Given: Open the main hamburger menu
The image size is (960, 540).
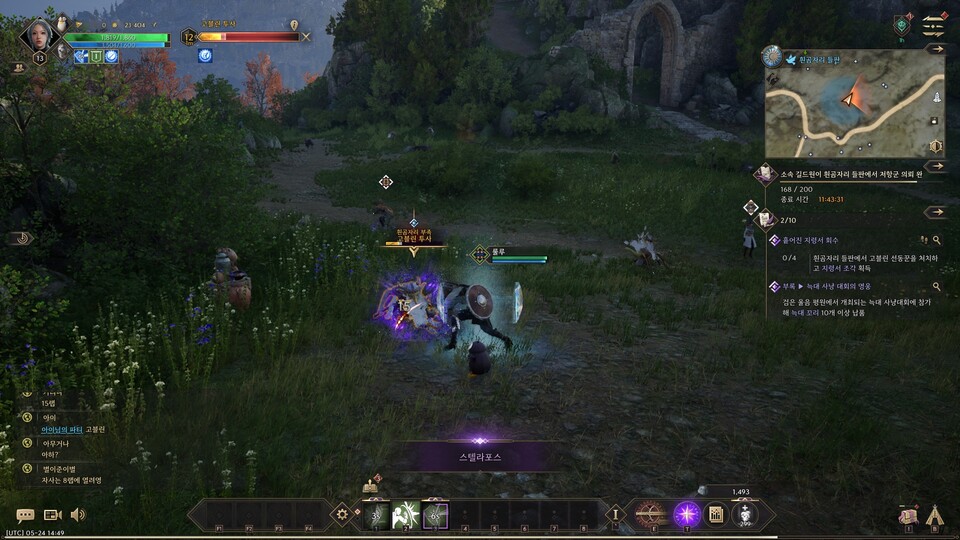Looking at the screenshot, I should point(934,24).
